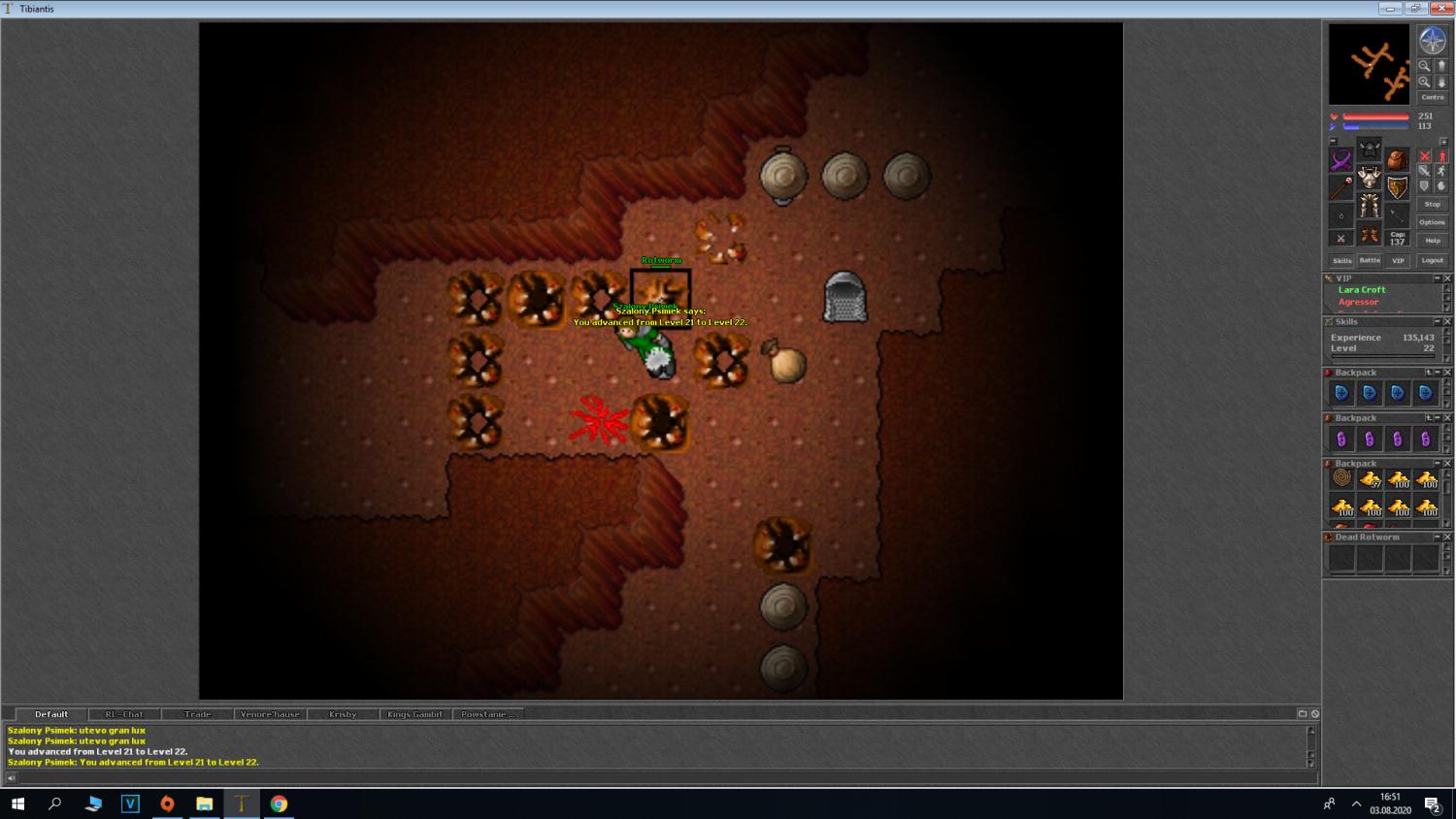The width and height of the screenshot is (1456, 819).
Task: Select the wand weapon slot
Action: (x=1341, y=187)
